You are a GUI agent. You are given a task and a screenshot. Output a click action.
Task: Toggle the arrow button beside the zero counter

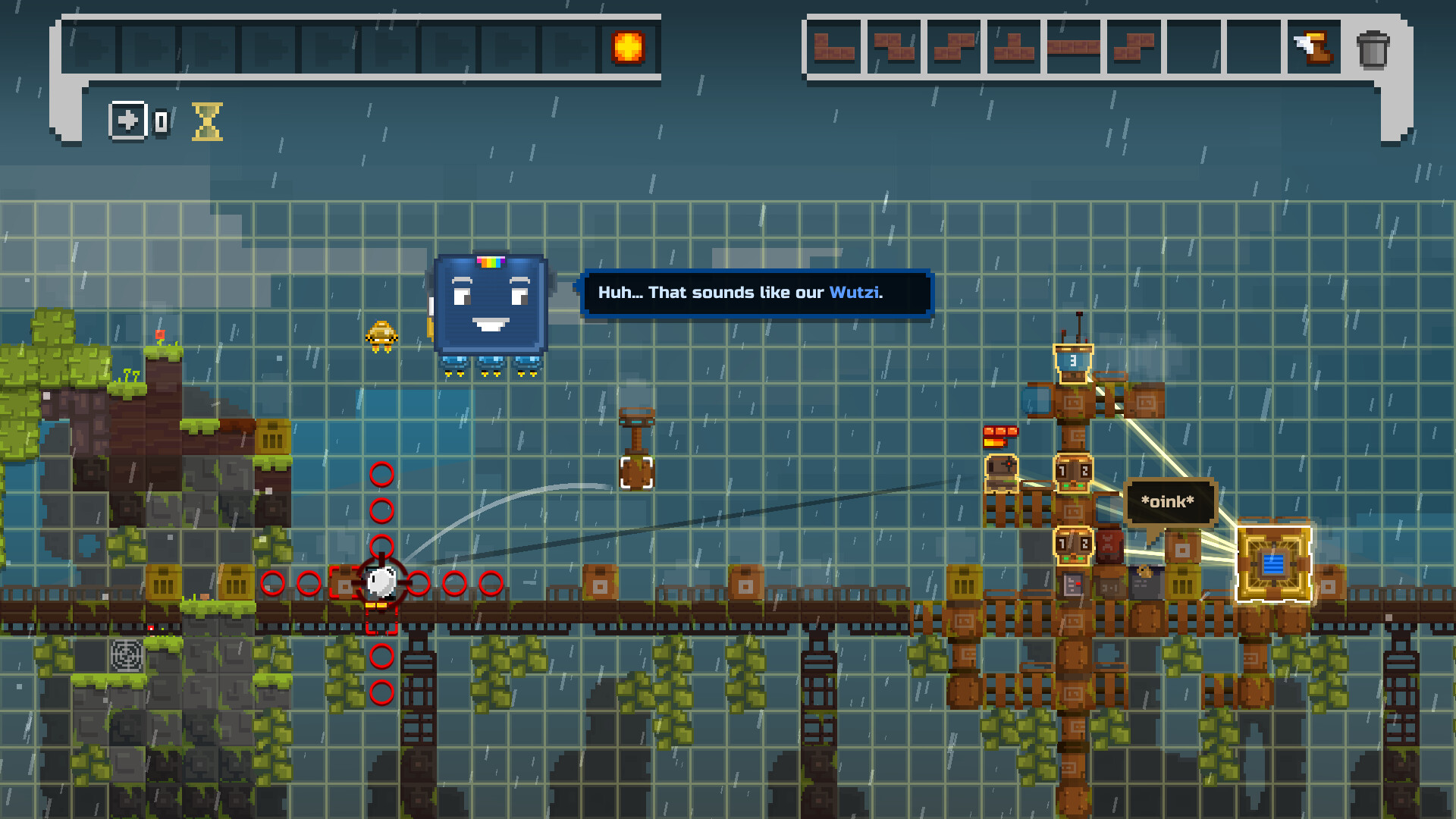tap(129, 121)
